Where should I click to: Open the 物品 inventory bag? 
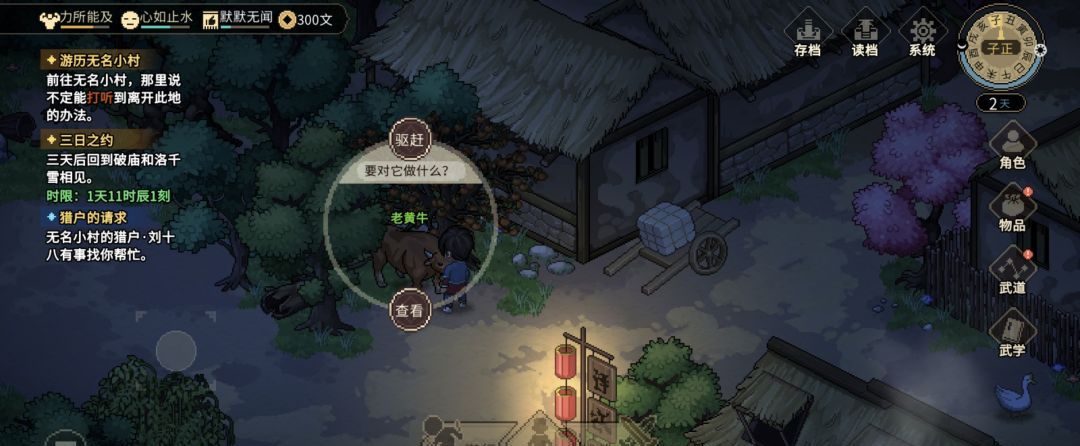pos(1012,208)
